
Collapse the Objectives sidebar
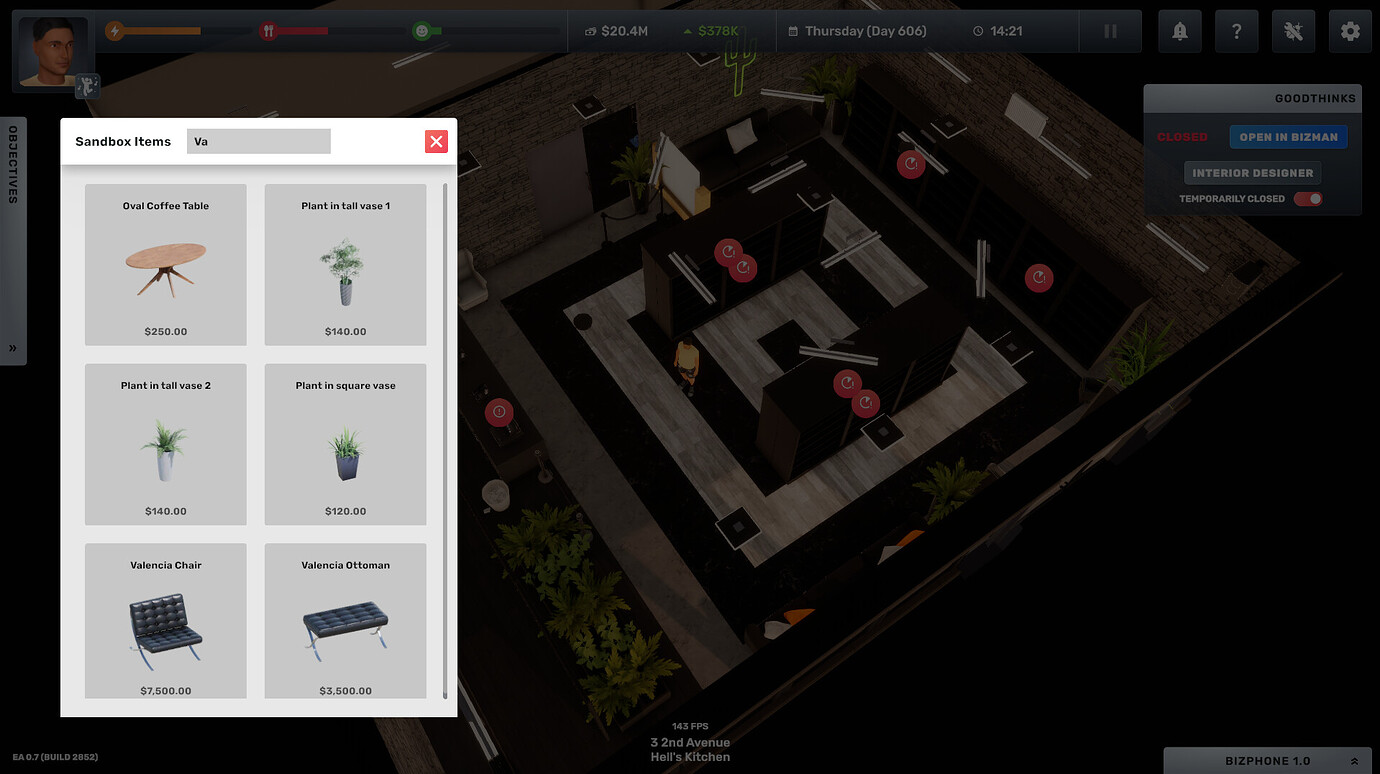(x=13, y=348)
